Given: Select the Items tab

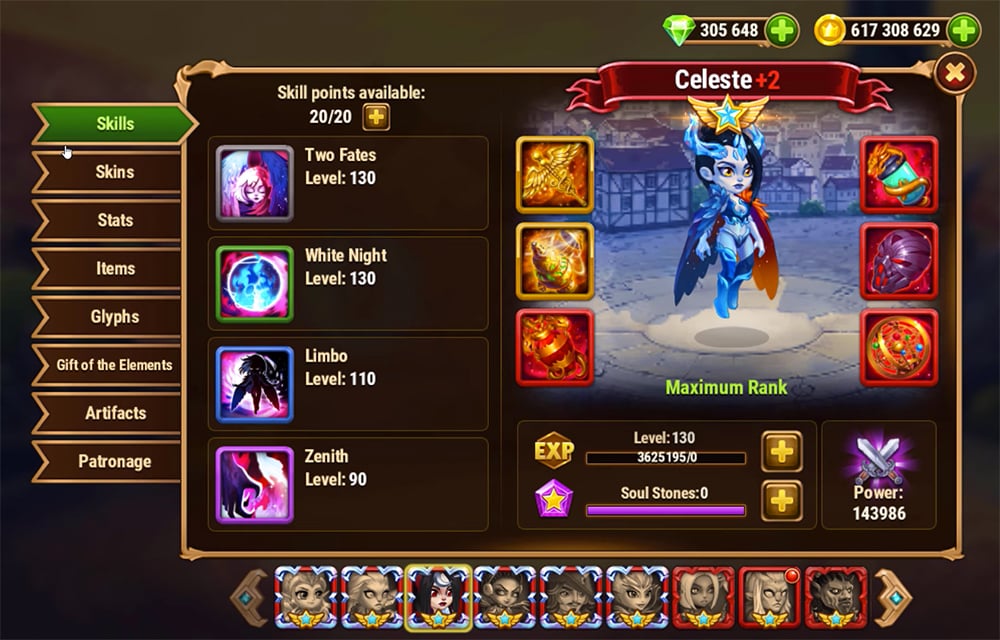Looking at the screenshot, I should tap(114, 268).
